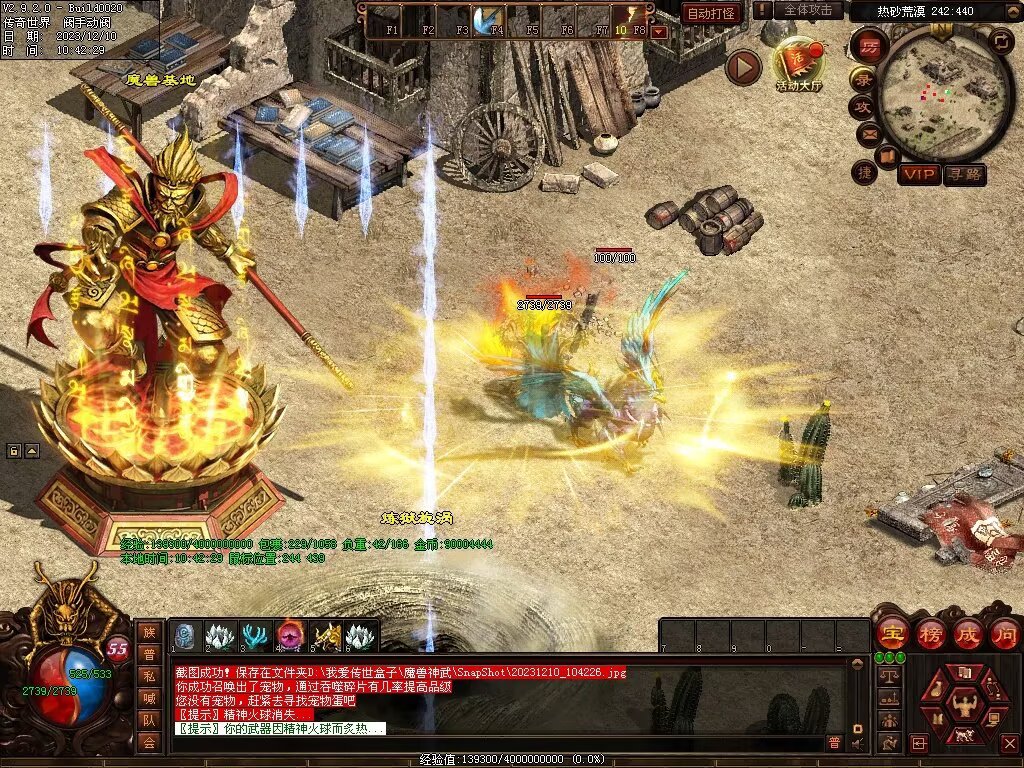The image size is (1024, 768).
Task: Toggle the 自动打怪 auto-fight button
Action: pos(712,13)
